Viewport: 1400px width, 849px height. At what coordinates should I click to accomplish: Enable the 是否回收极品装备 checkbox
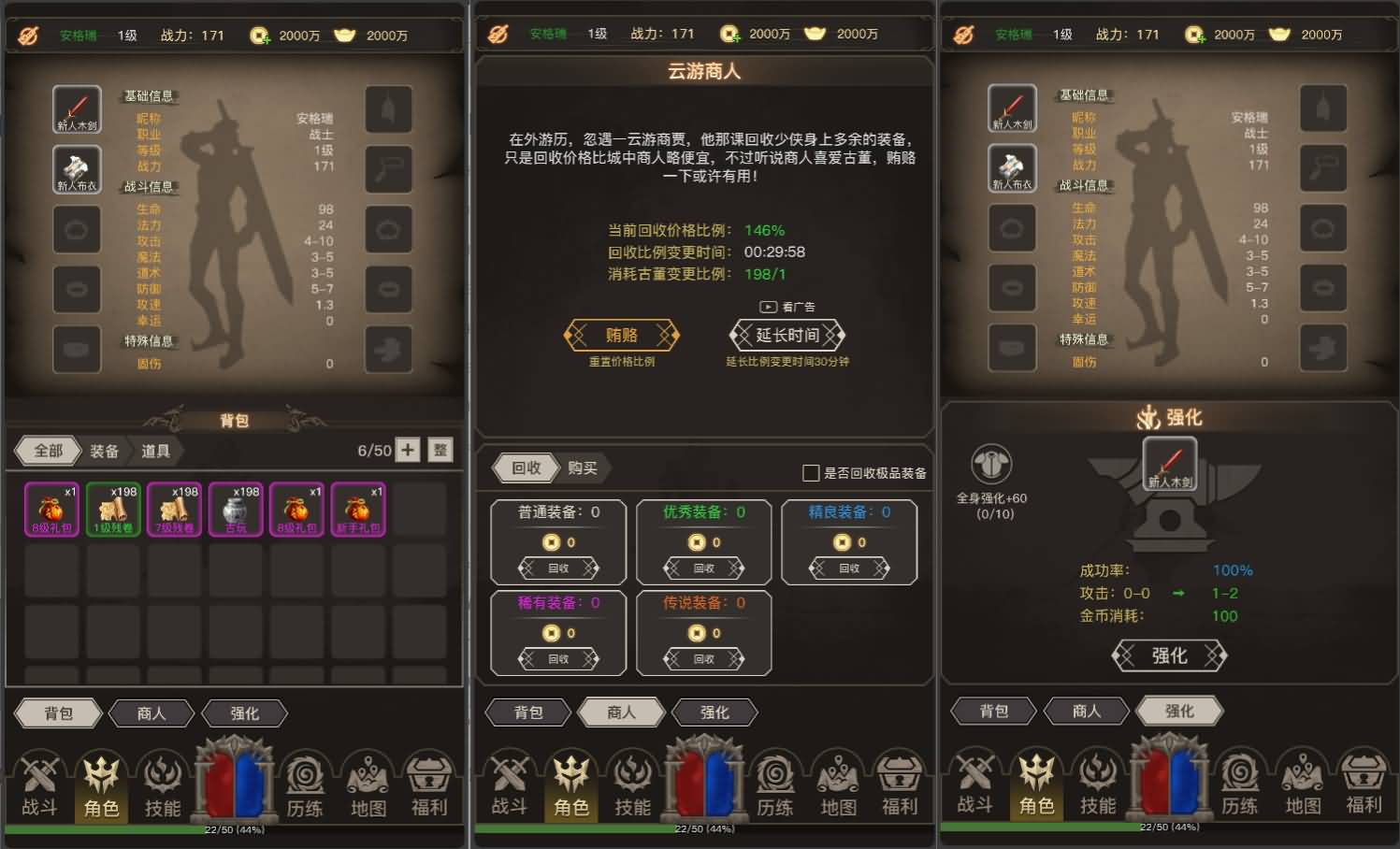[x=810, y=474]
